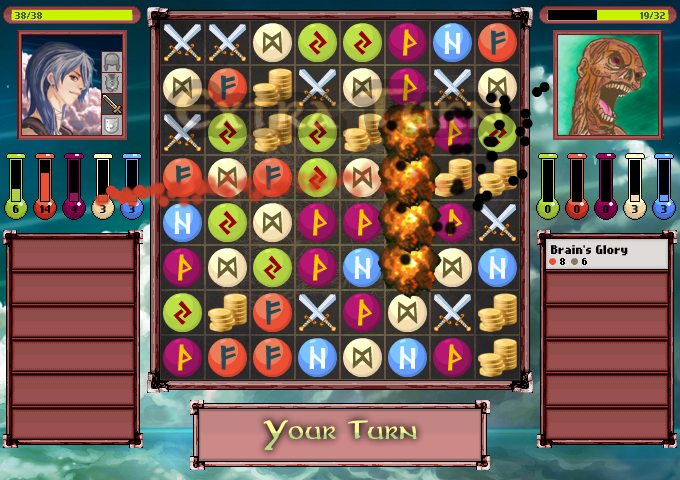Select the orange F rune in the top row
Screen dimensions: 680x480
[497, 42]
